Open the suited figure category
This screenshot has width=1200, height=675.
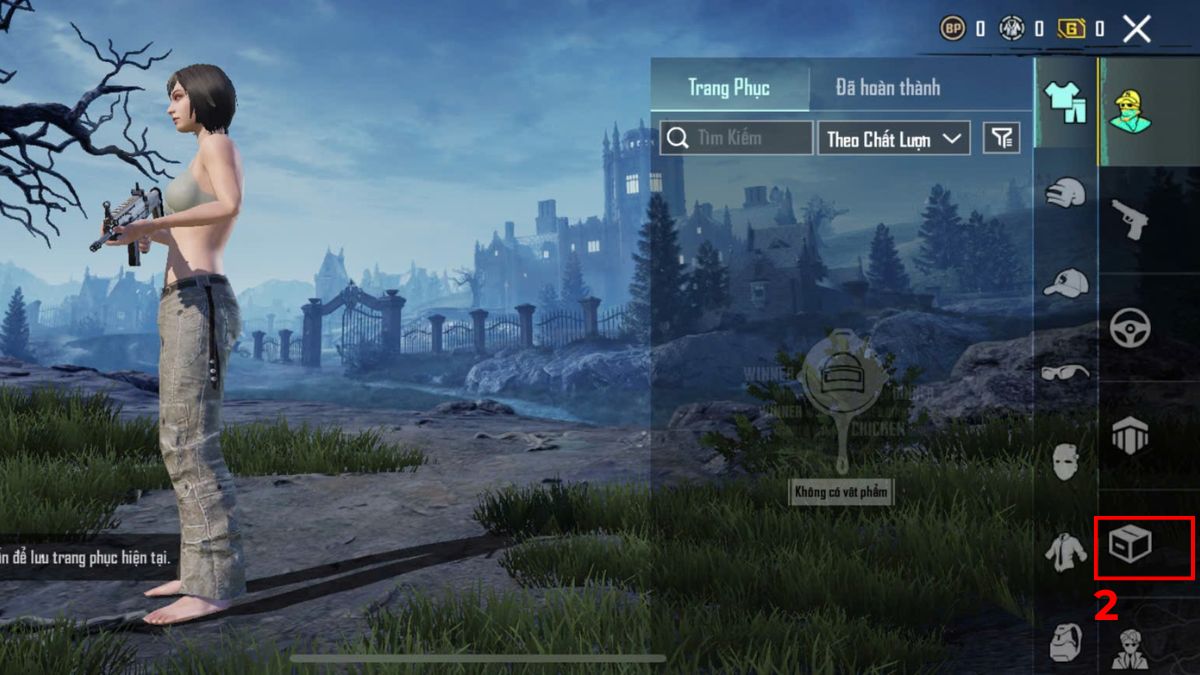pos(1130,648)
